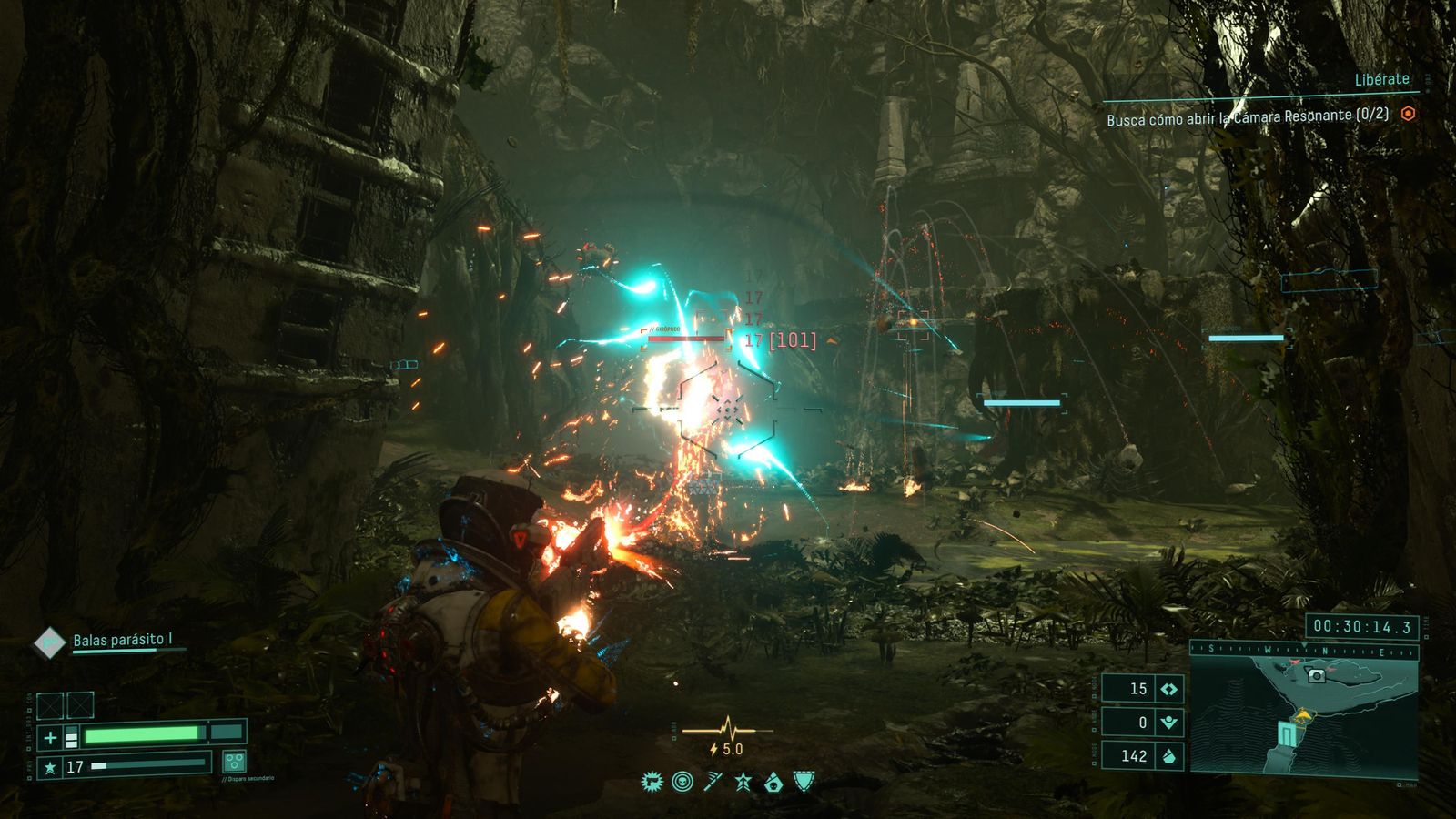
Task: Select the camera marker on the minimap
Action: click(1314, 675)
